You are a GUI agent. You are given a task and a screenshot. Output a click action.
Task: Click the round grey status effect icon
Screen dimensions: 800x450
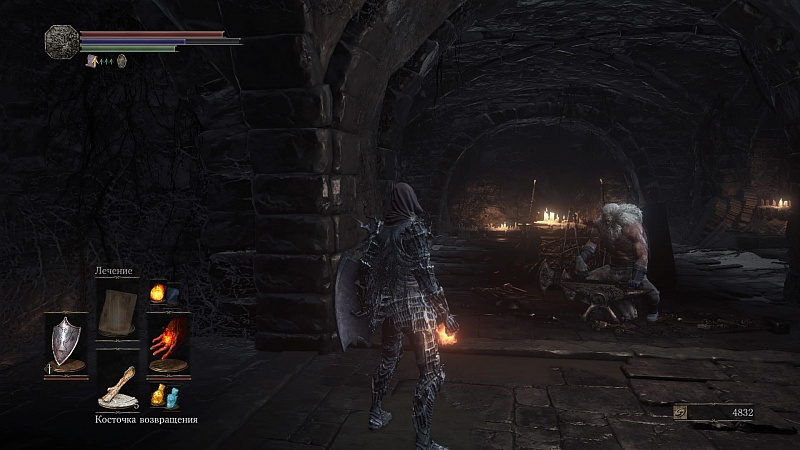tap(122, 61)
